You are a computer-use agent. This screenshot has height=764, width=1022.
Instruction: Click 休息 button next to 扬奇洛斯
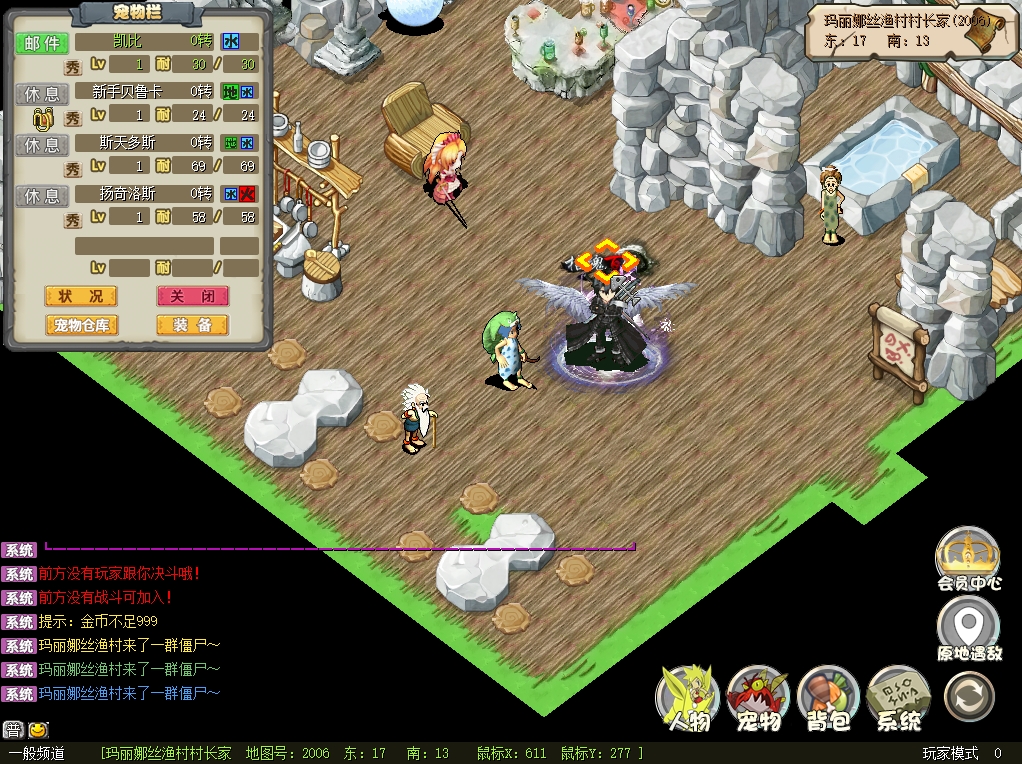(x=42, y=196)
